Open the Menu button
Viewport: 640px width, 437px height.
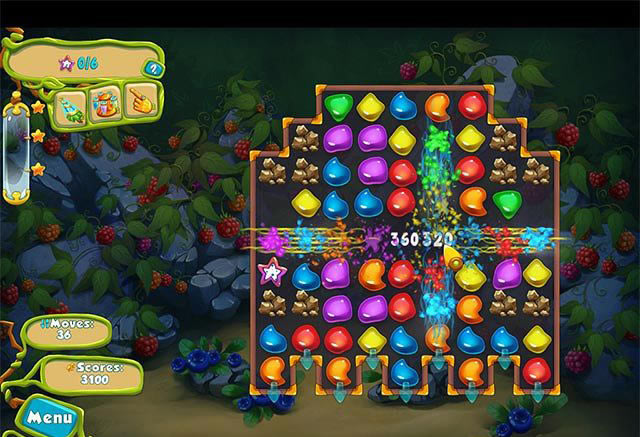(46, 416)
